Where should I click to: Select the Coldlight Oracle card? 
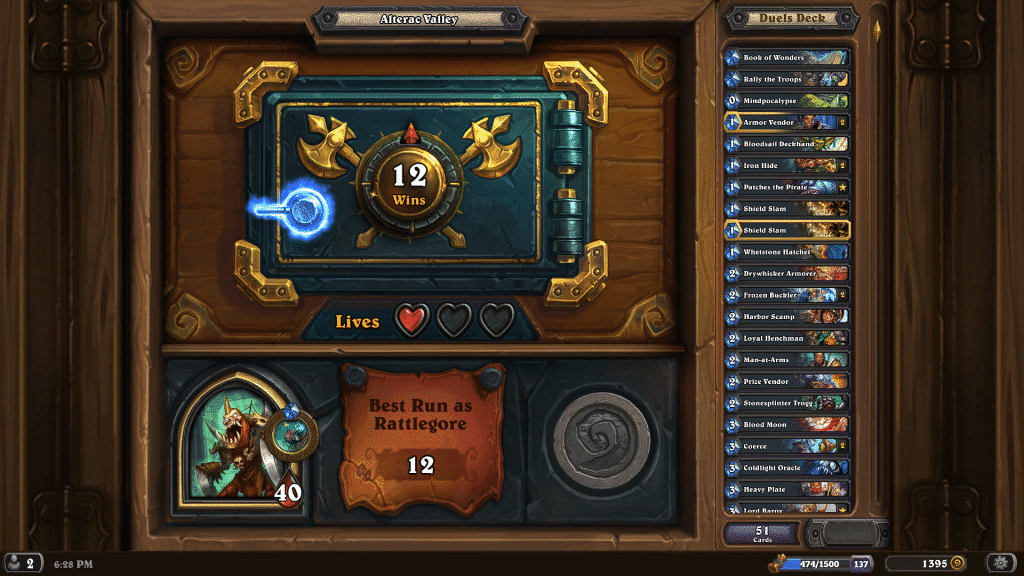pos(787,468)
